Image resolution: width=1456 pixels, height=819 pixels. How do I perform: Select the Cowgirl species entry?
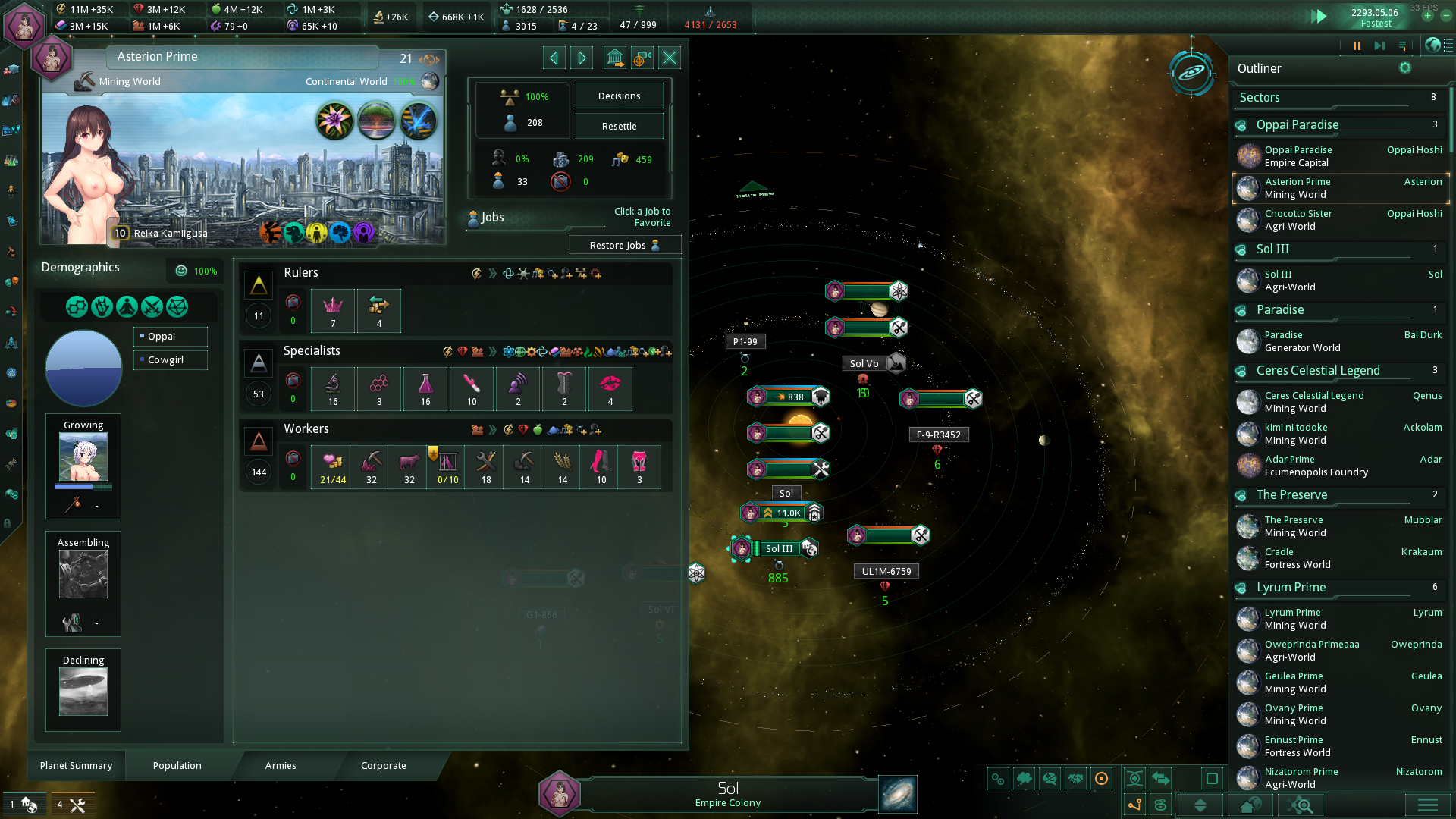(171, 360)
